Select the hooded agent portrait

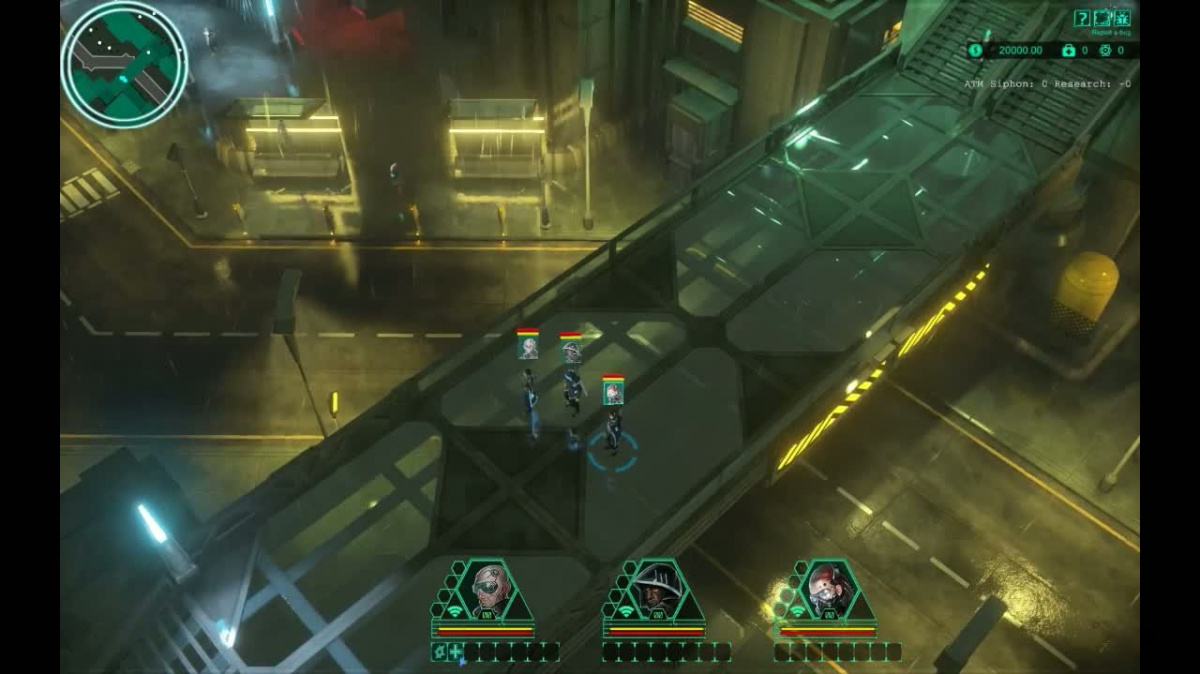[657, 592]
